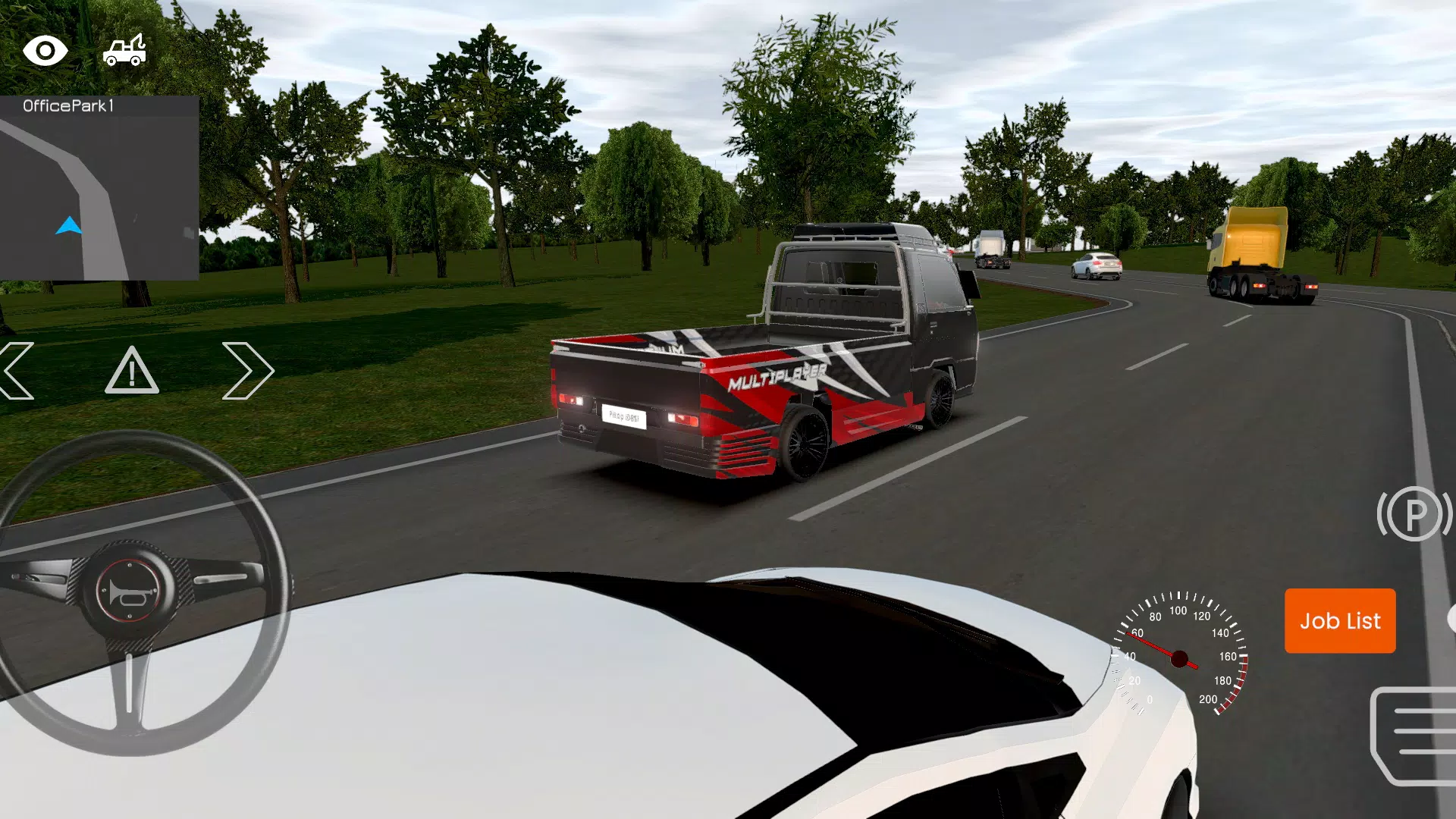The height and width of the screenshot is (819, 1456).
Task: Select the hazard triangle menu item
Action: [132, 371]
